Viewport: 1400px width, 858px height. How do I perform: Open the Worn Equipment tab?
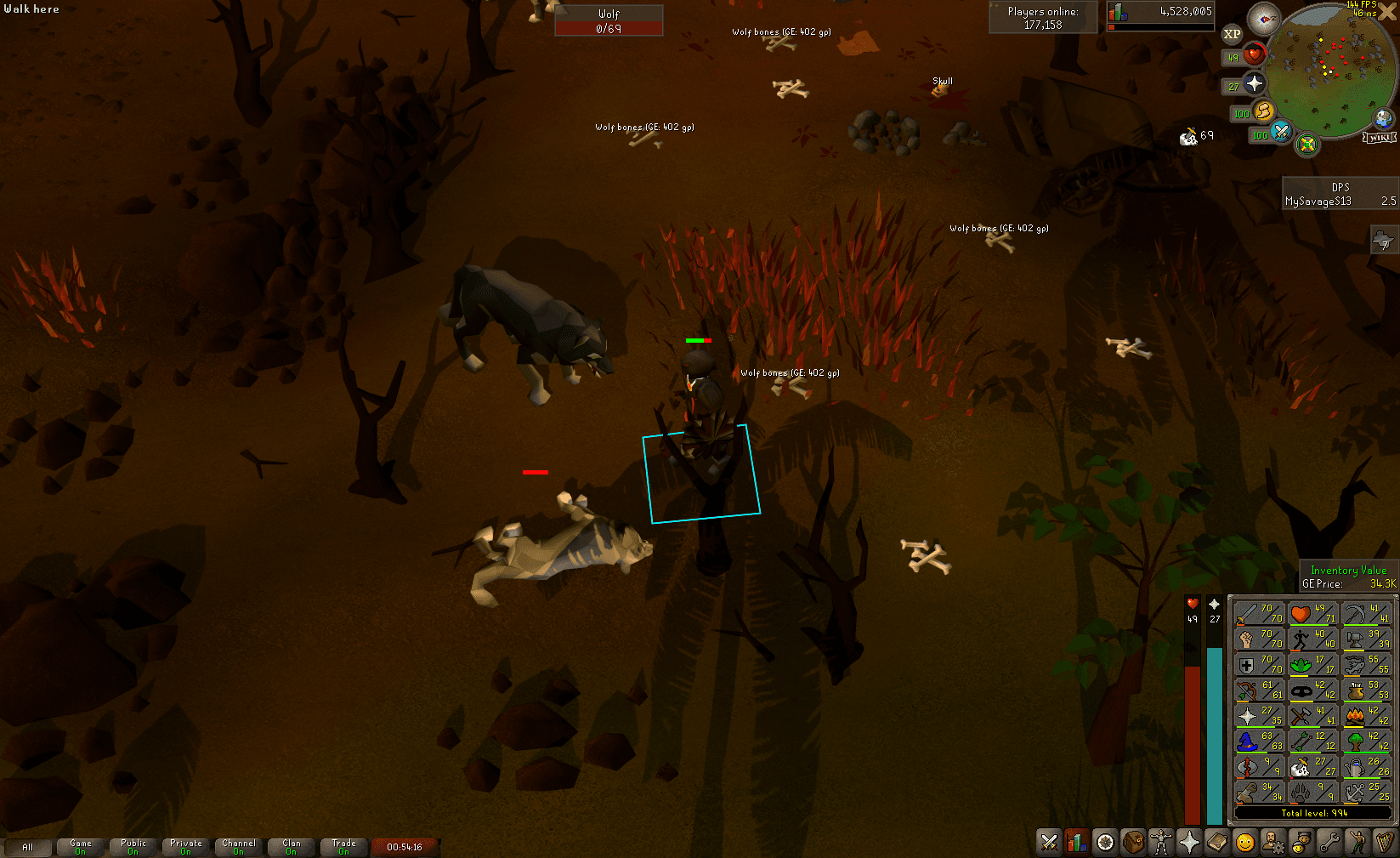point(1161,842)
